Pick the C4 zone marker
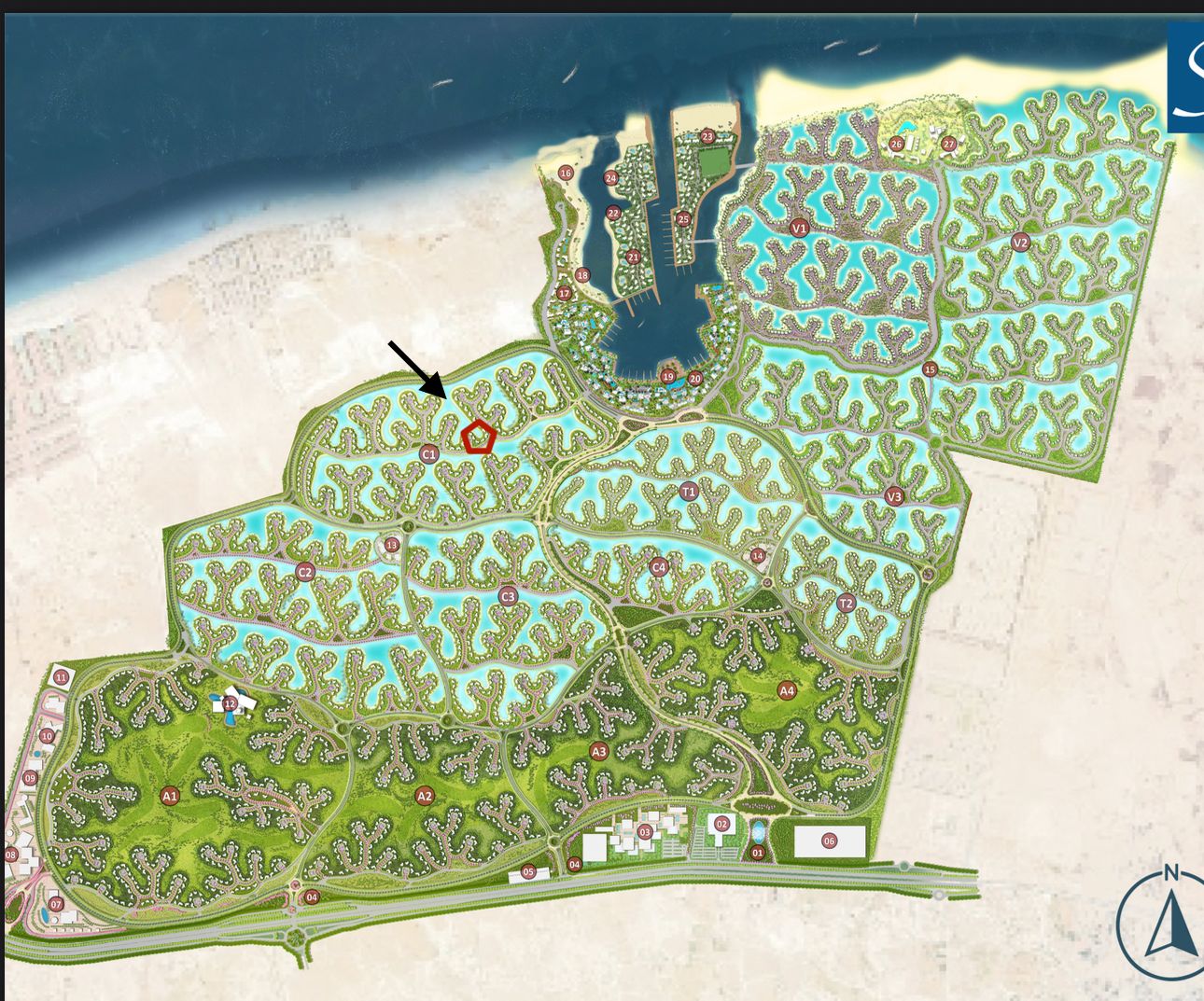The image size is (1204, 1001). click(659, 566)
